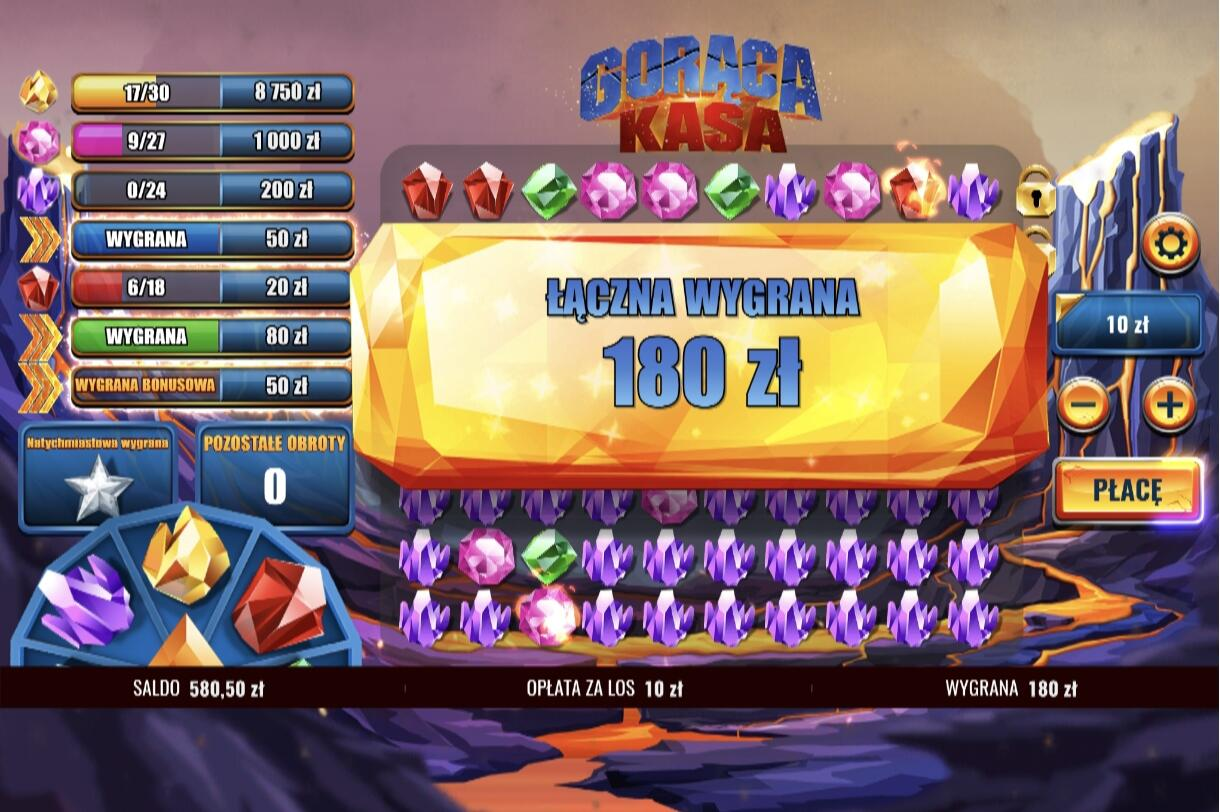The width and height of the screenshot is (1220, 812).
Task: Decrease the stake with the minus button
Action: coord(1083,405)
